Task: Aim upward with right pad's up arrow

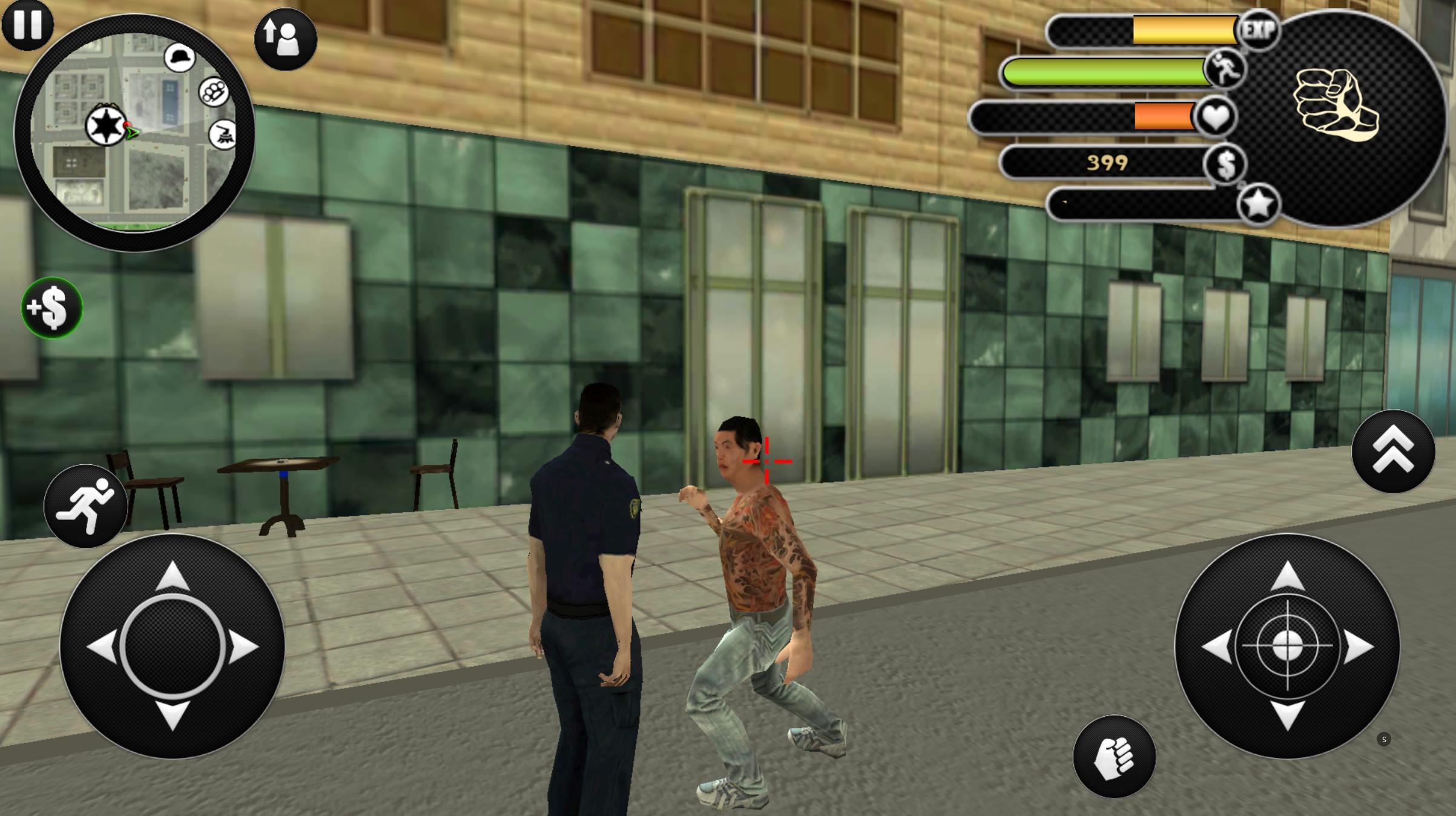Action: pyautogui.click(x=1287, y=576)
